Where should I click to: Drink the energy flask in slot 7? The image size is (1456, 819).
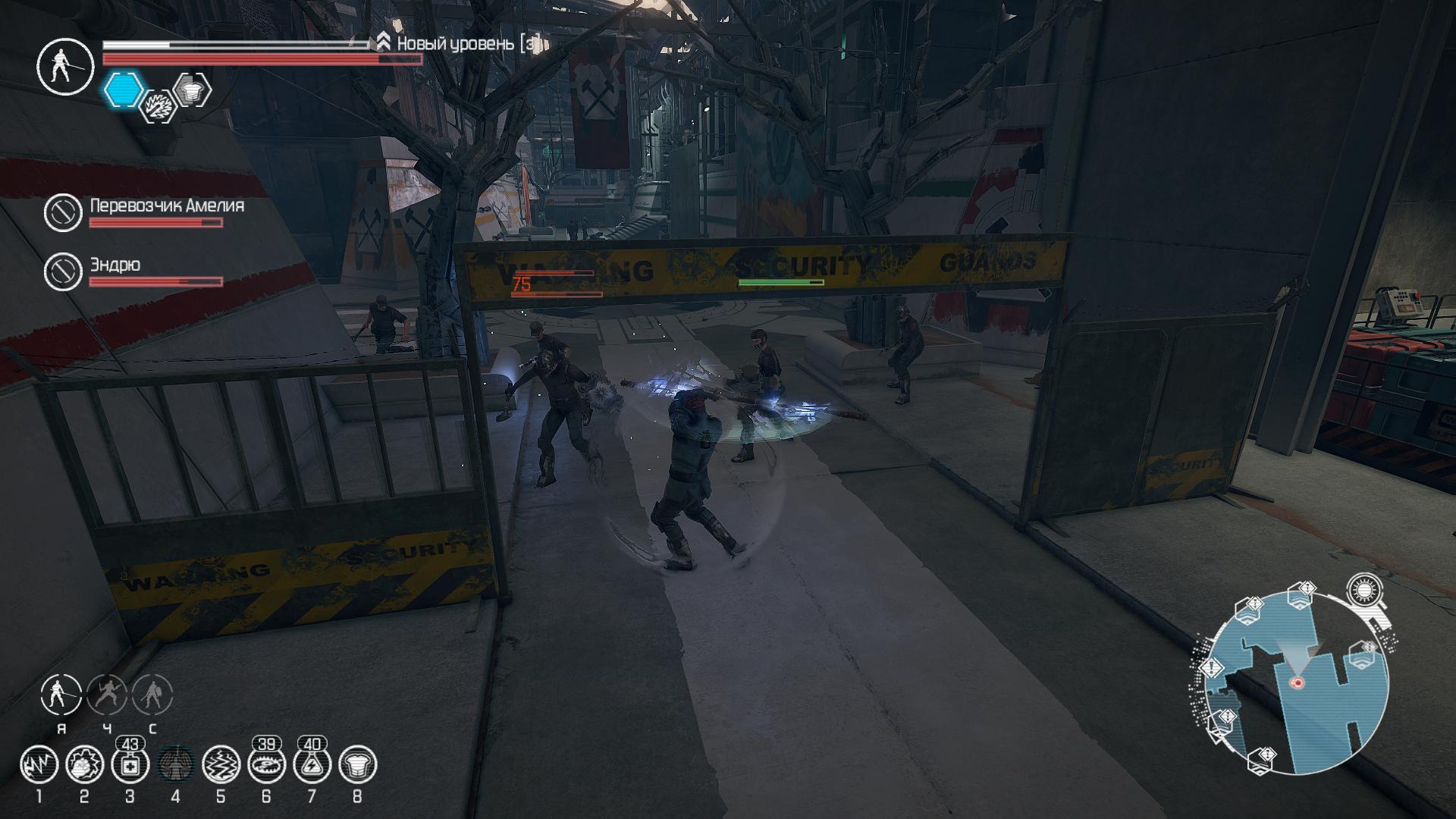click(x=312, y=764)
